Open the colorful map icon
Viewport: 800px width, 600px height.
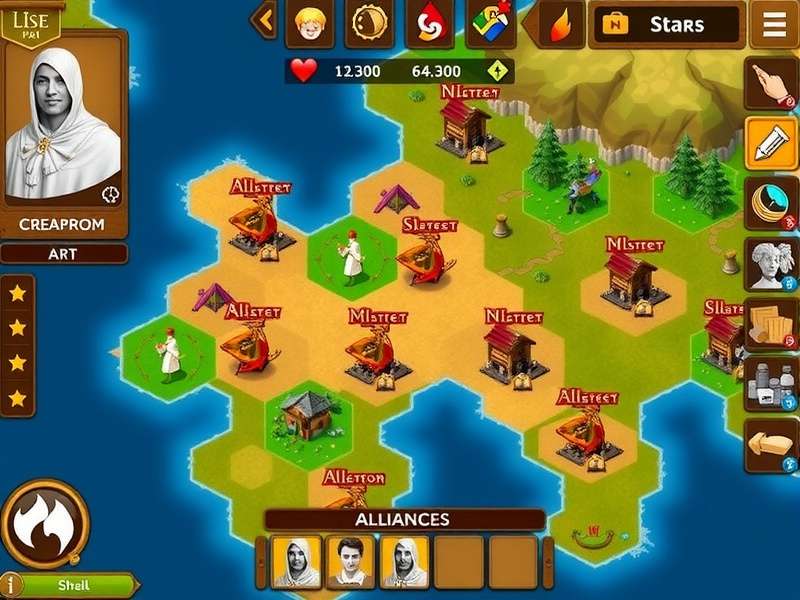(490, 24)
